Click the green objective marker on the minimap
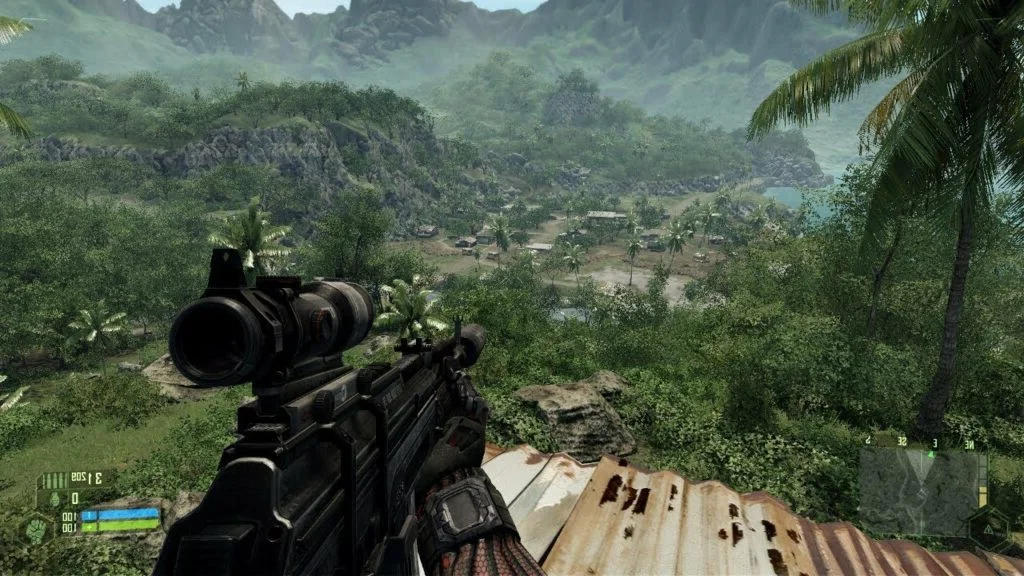The height and width of the screenshot is (576, 1024). (931, 455)
